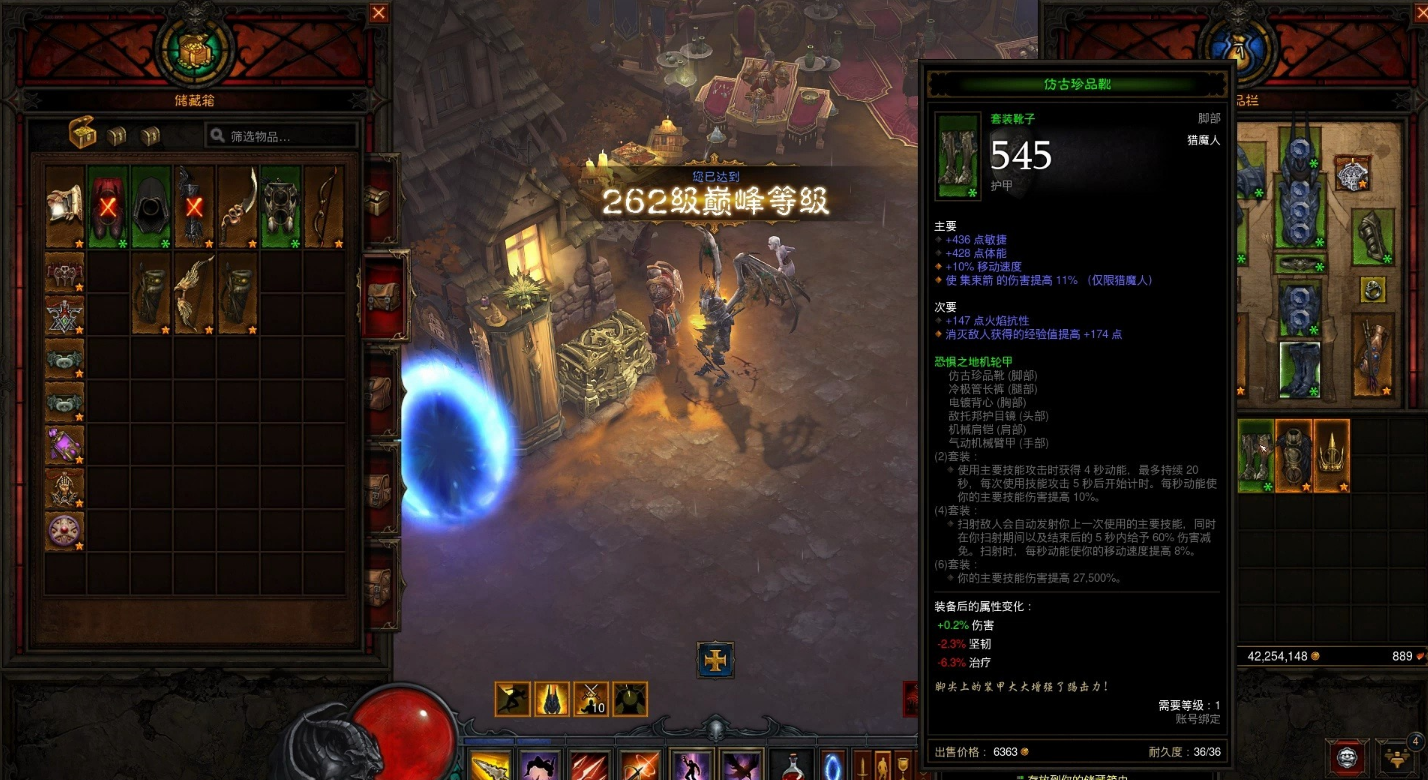Screen dimensions: 1428x780
Task: Activate the blue town portal icon
Action: 833,766
